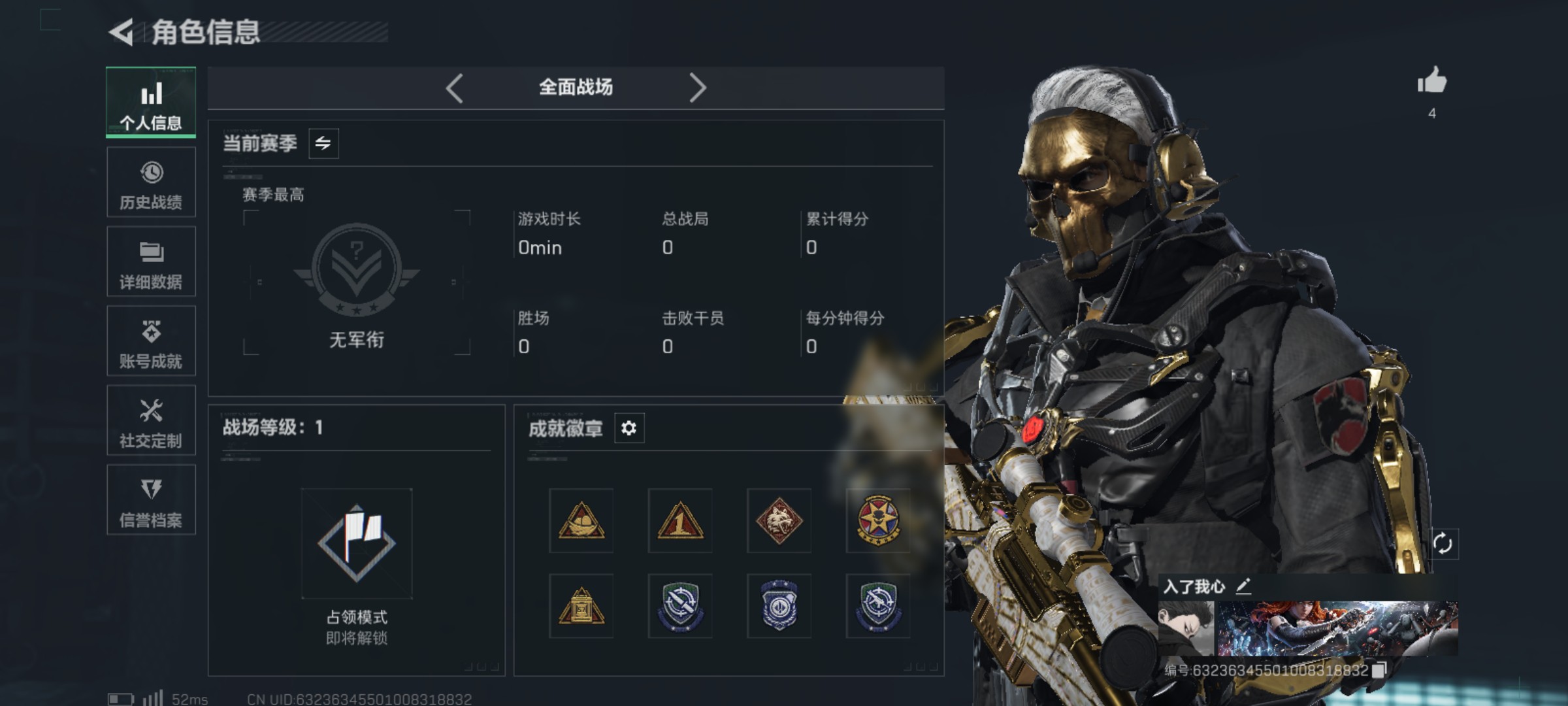Choose the triangle badge with number 1

click(679, 521)
